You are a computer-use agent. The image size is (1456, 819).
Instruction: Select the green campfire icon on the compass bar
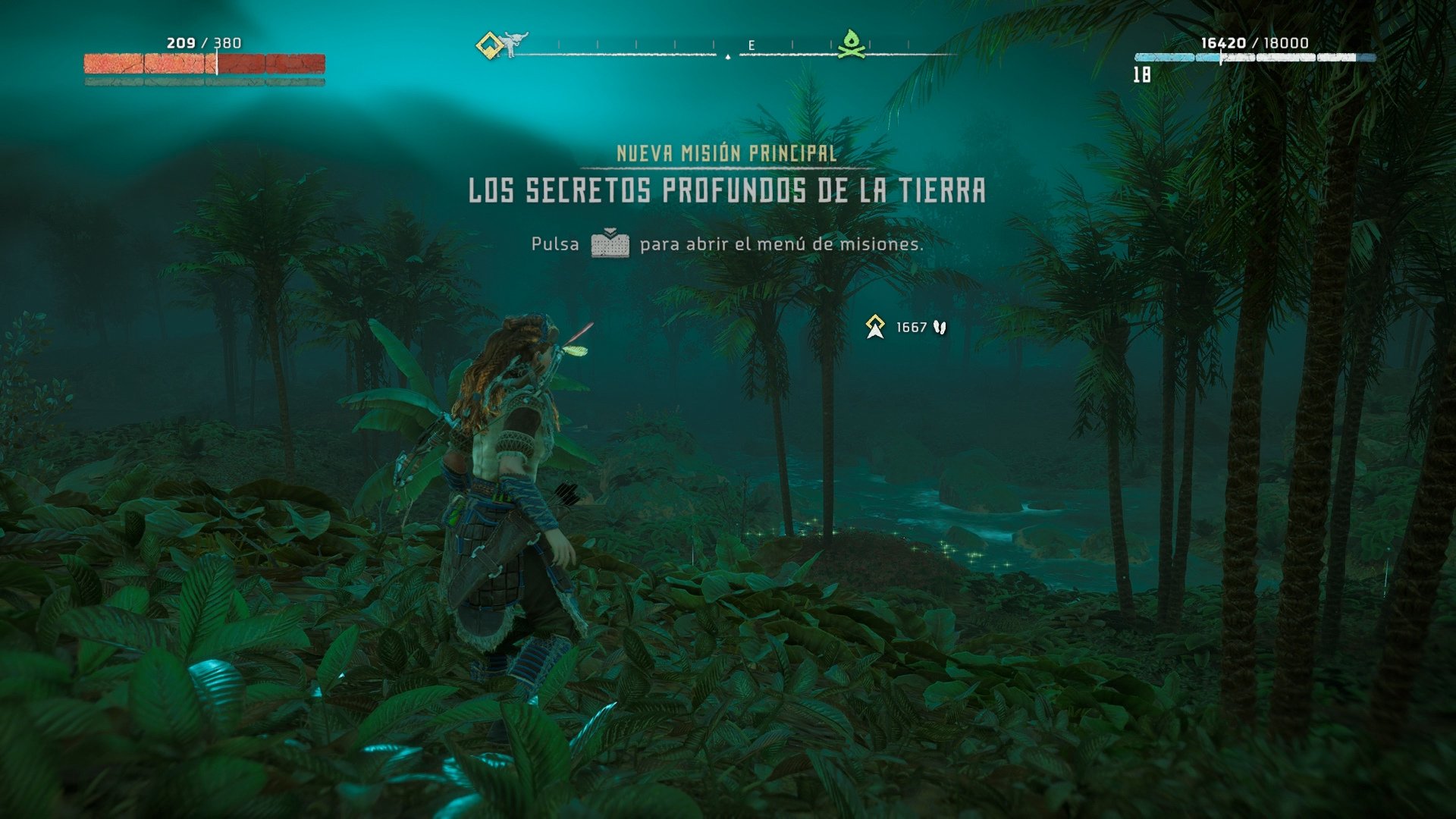852,45
